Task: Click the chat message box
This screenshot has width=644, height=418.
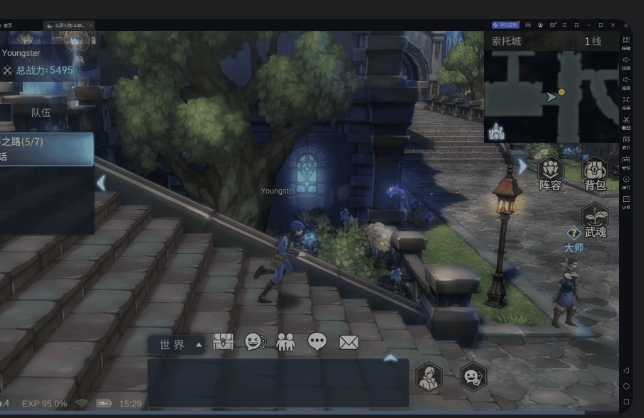Action: 277,383
